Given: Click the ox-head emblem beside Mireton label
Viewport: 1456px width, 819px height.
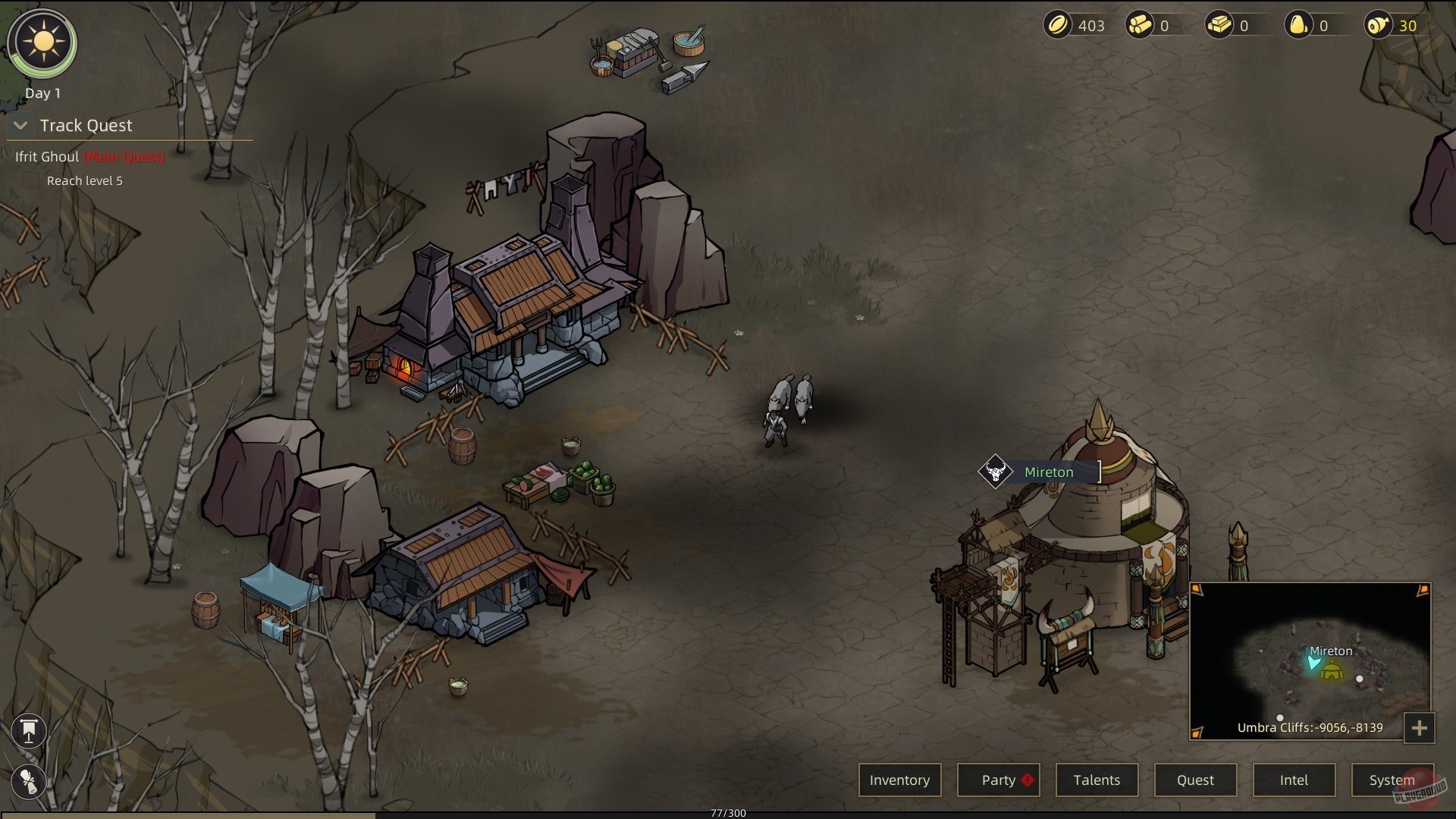Looking at the screenshot, I should click(x=996, y=472).
